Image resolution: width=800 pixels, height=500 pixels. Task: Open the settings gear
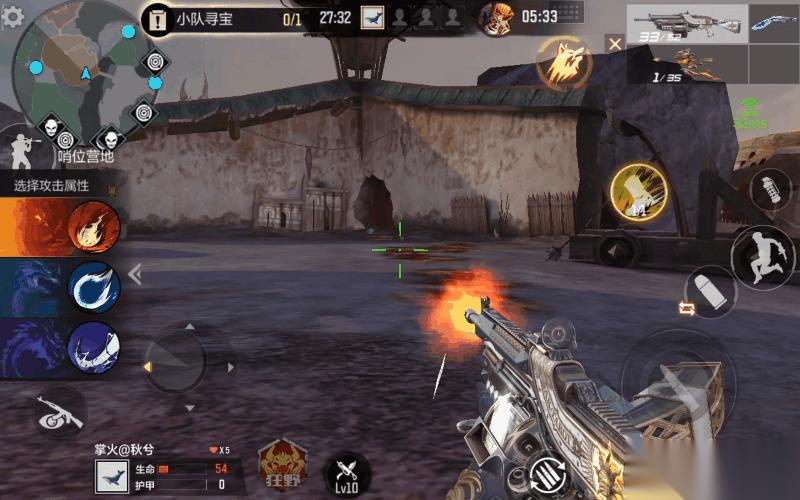pos(13,18)
